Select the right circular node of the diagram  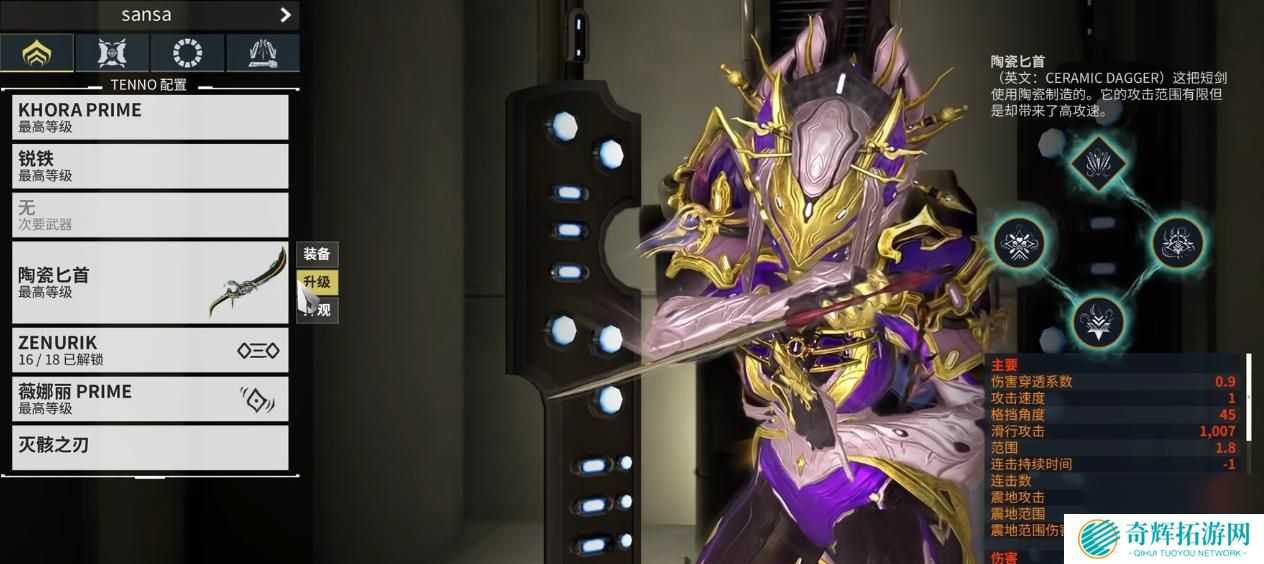[x=1177, y=242]
